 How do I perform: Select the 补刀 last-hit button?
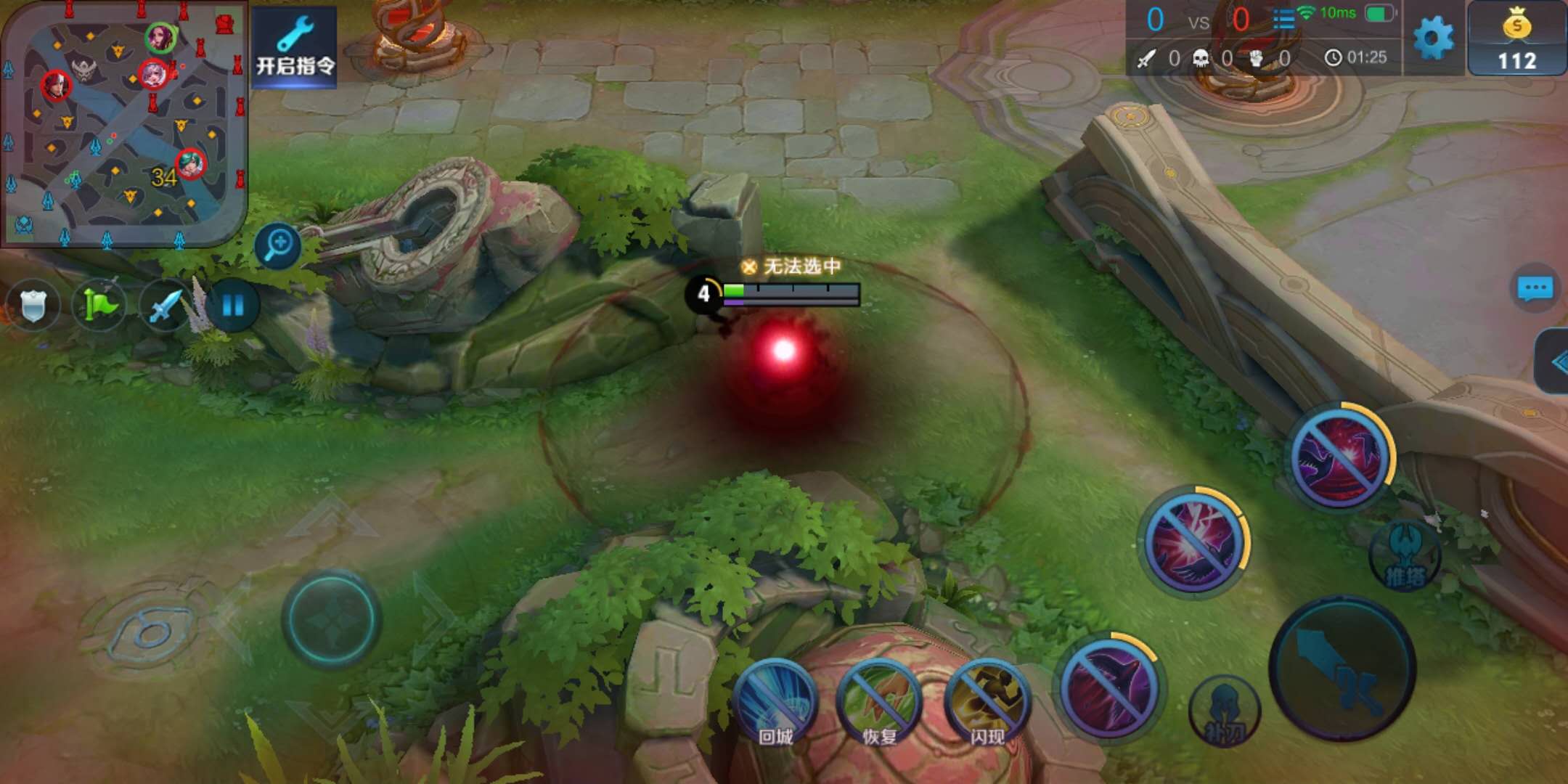coord(1225,711)
